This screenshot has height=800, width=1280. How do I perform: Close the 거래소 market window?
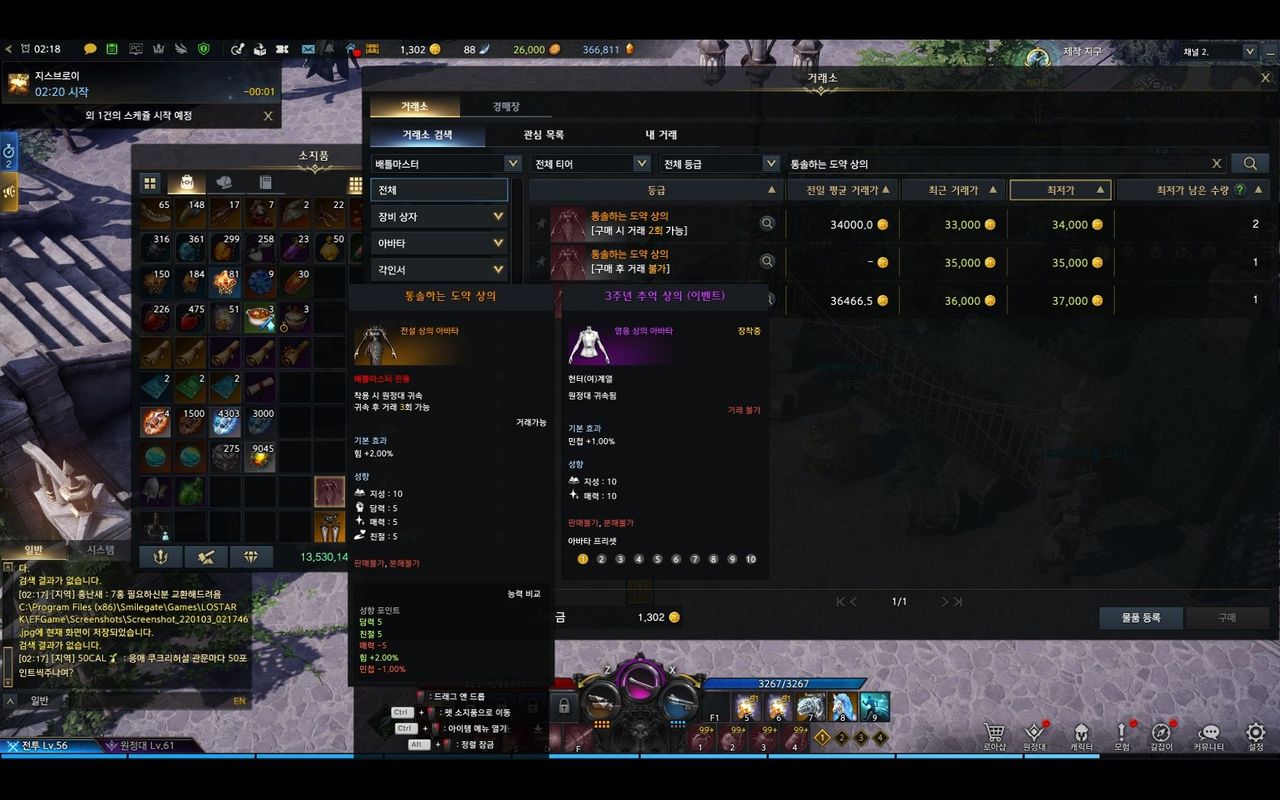pyautogui.click(x=1265, y=77)
